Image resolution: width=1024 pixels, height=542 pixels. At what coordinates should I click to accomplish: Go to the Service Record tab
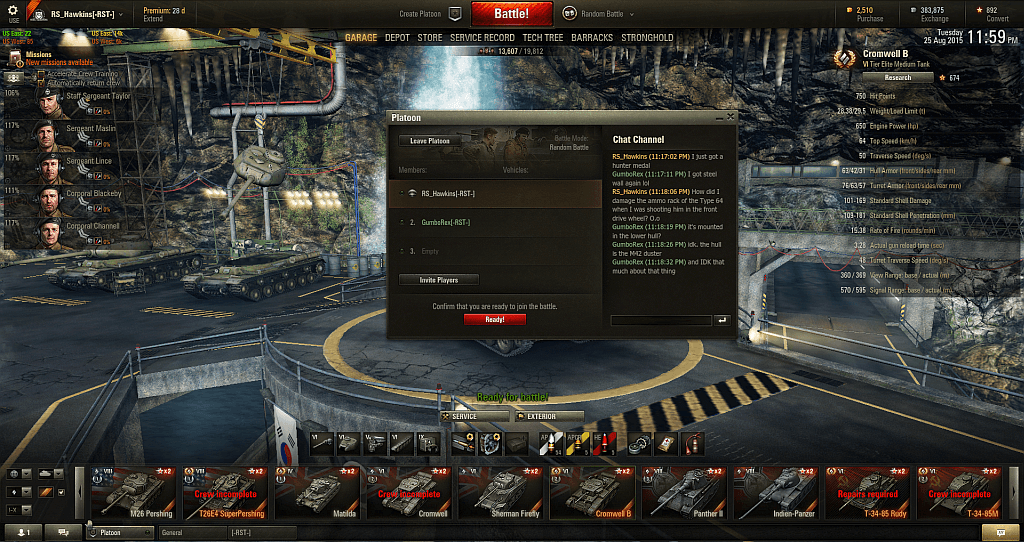(482, 38)
